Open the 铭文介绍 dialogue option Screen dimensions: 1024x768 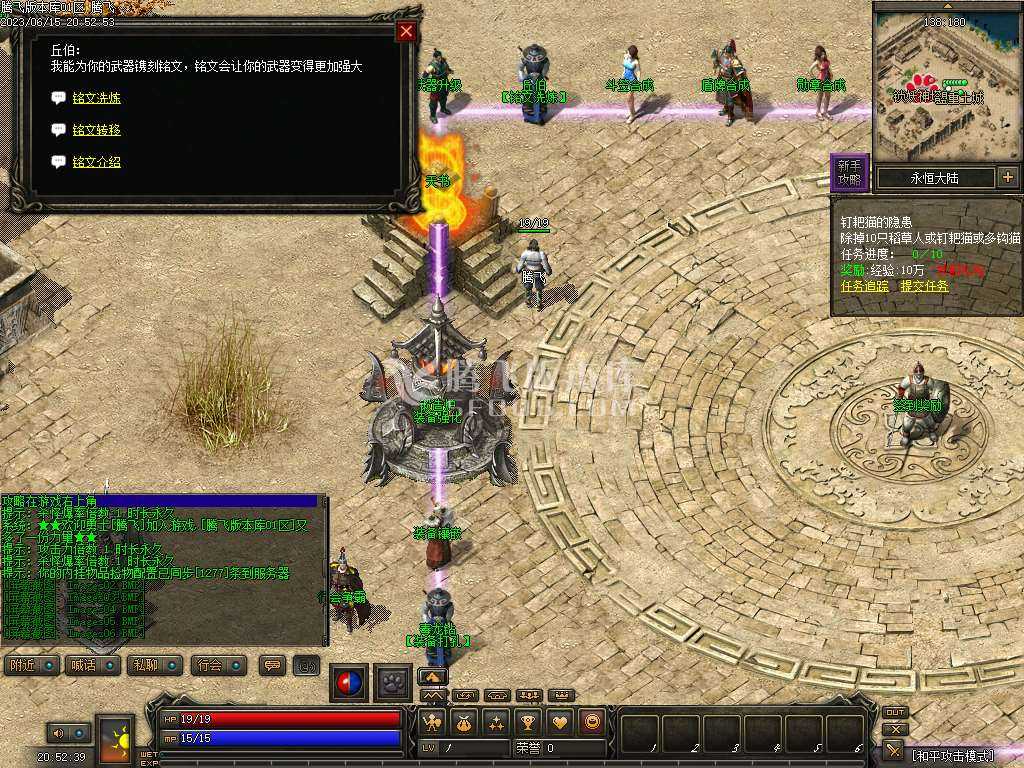point(96,162)
